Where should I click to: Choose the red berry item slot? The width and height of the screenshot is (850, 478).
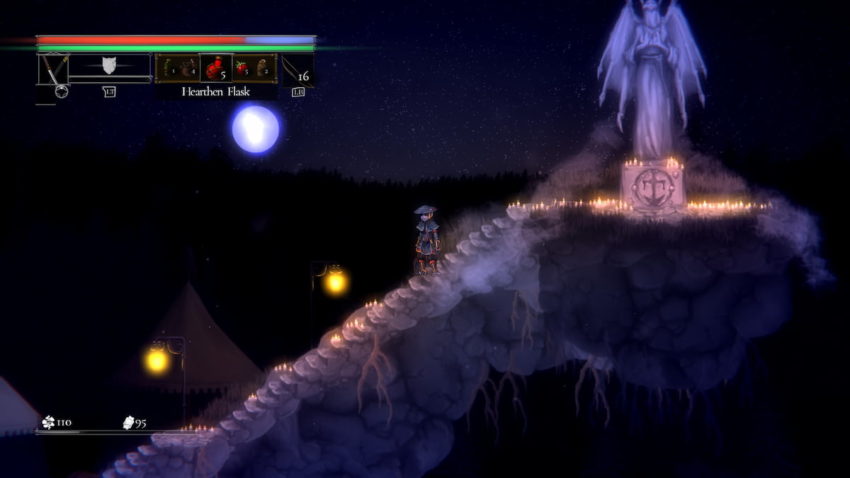pyautogui.click(x=241, y=67)
